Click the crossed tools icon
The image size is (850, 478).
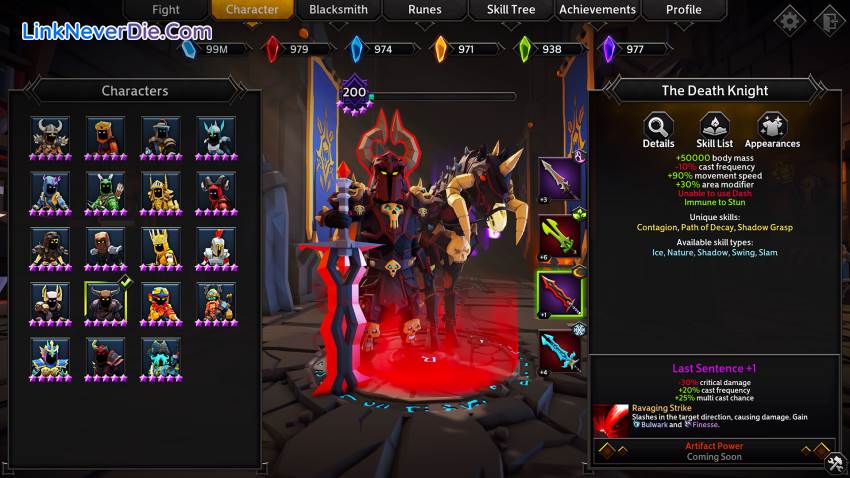pos(835,463)
